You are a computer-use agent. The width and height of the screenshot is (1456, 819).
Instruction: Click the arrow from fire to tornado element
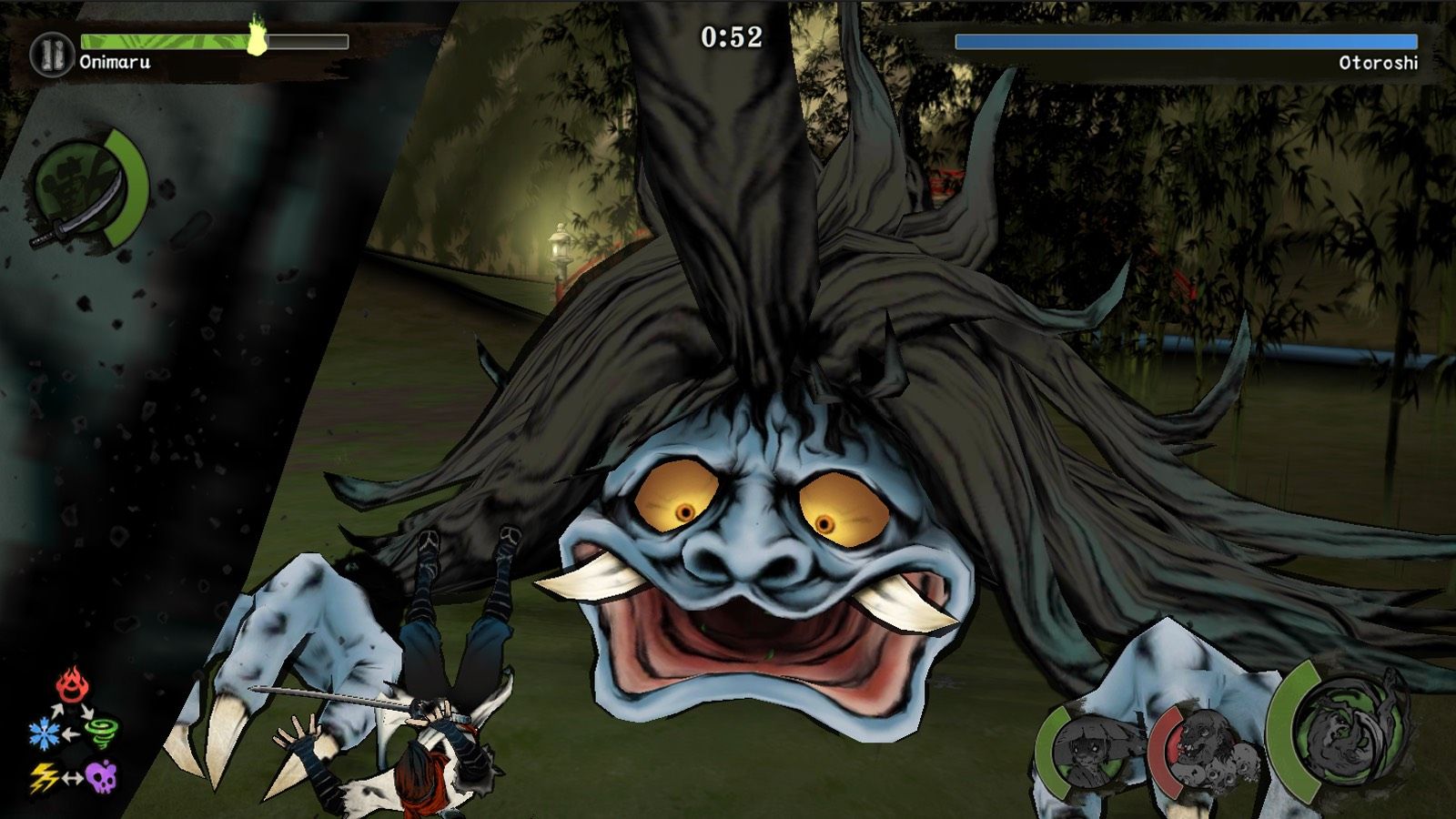click(86, 711)
